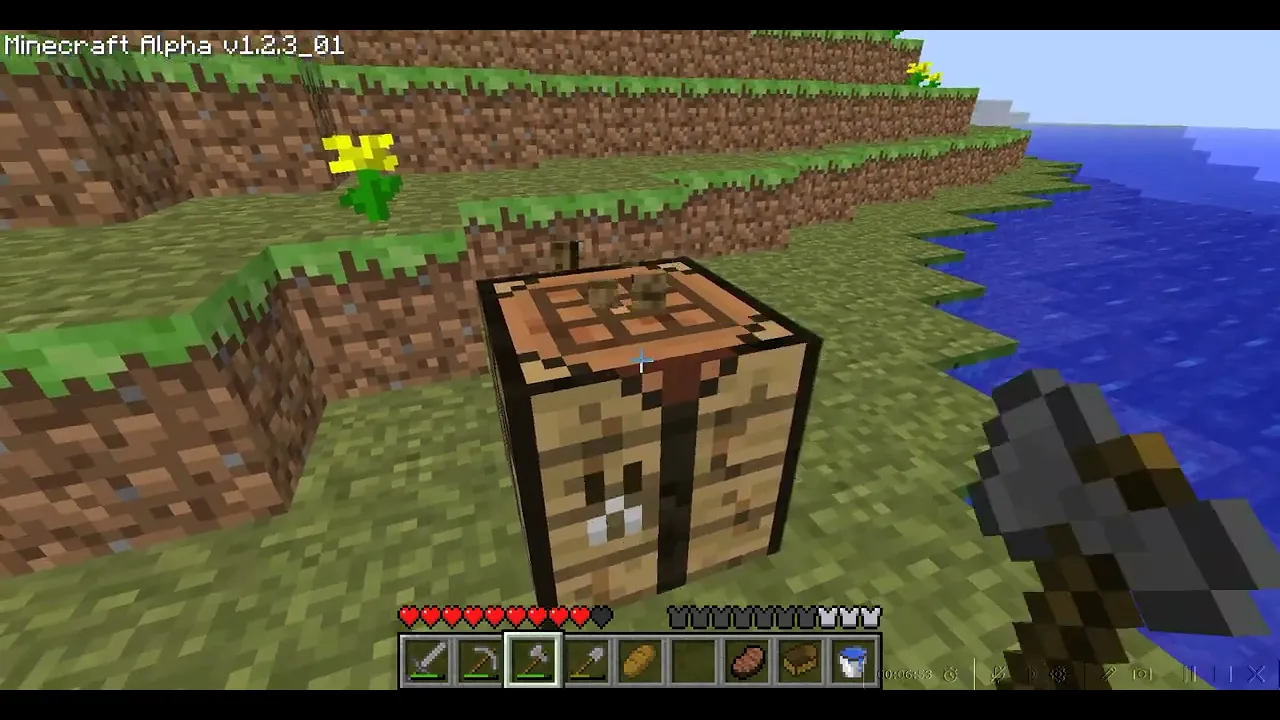
Task: Choose the wooden boat slot
Action: point(800,662)
